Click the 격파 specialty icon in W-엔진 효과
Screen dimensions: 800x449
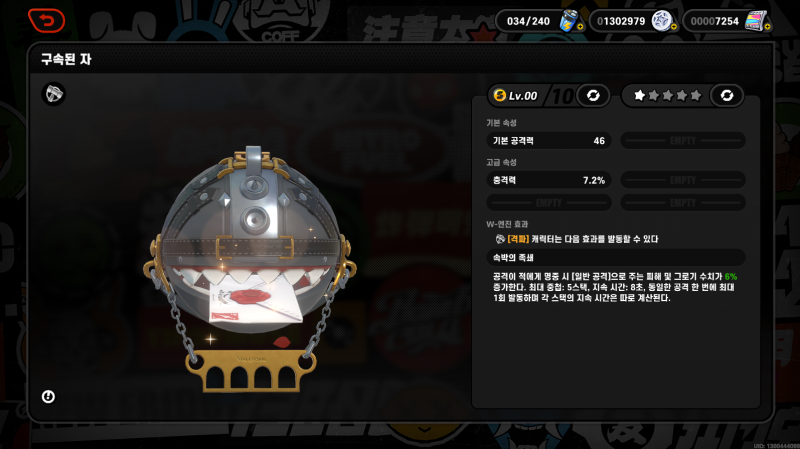click(x=500, y=239)
